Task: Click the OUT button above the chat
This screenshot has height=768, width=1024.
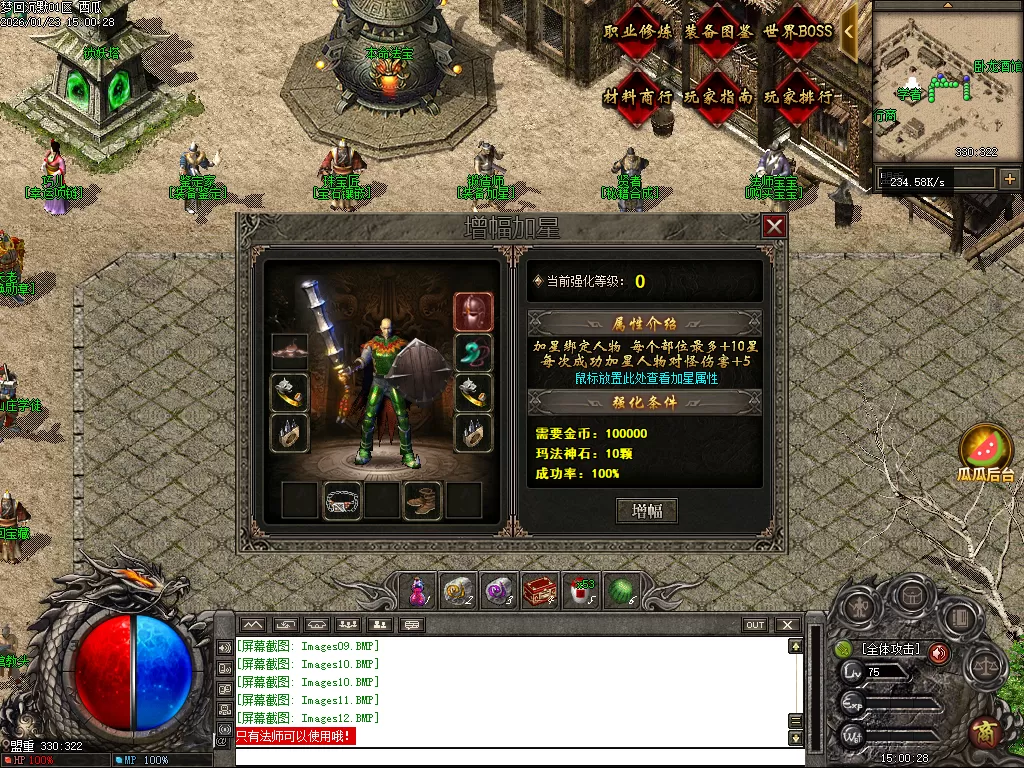Action: [755, 625]
